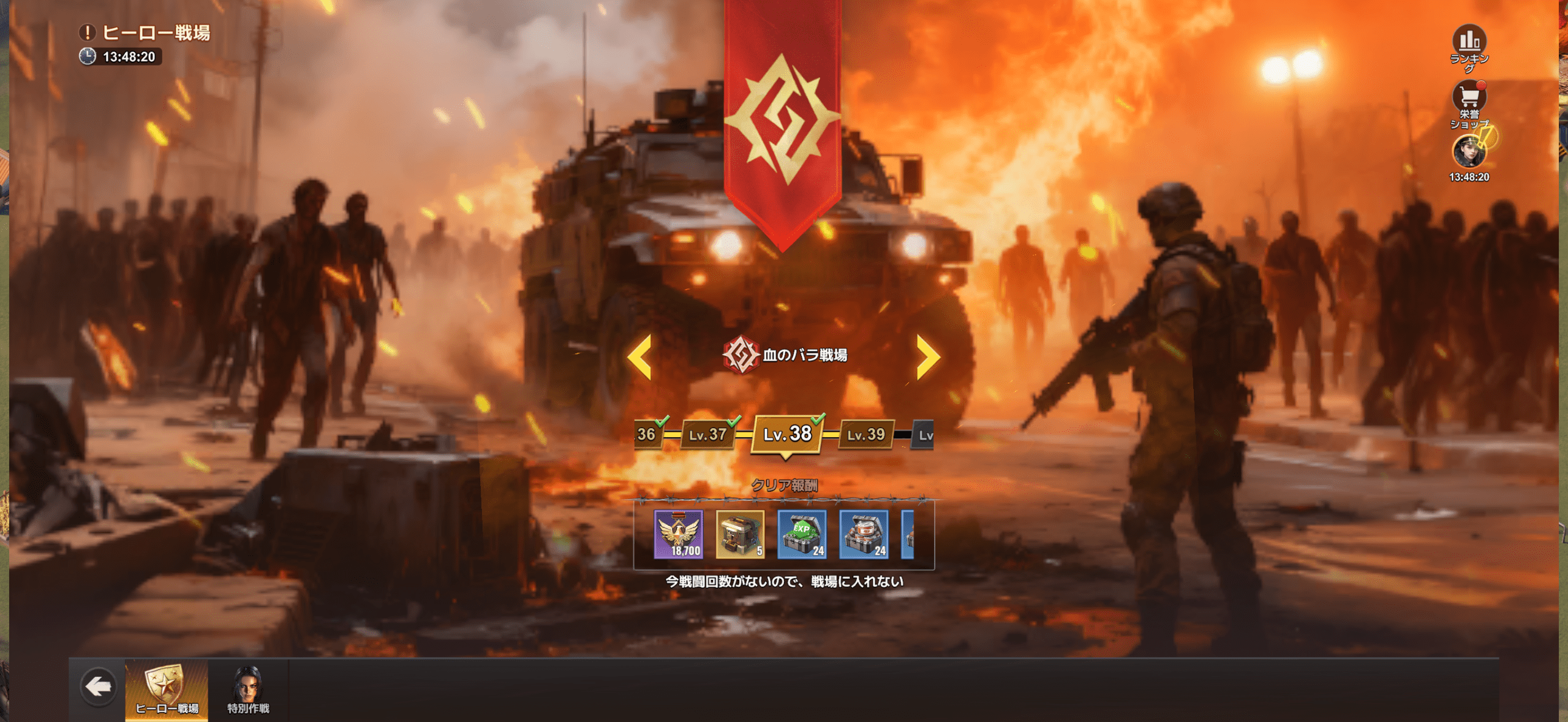Image resolution: width=1568 pixels, height=722 pixels.
Task: Switch to the ヒーロー戦場 tab
Action: click(167, 690)
